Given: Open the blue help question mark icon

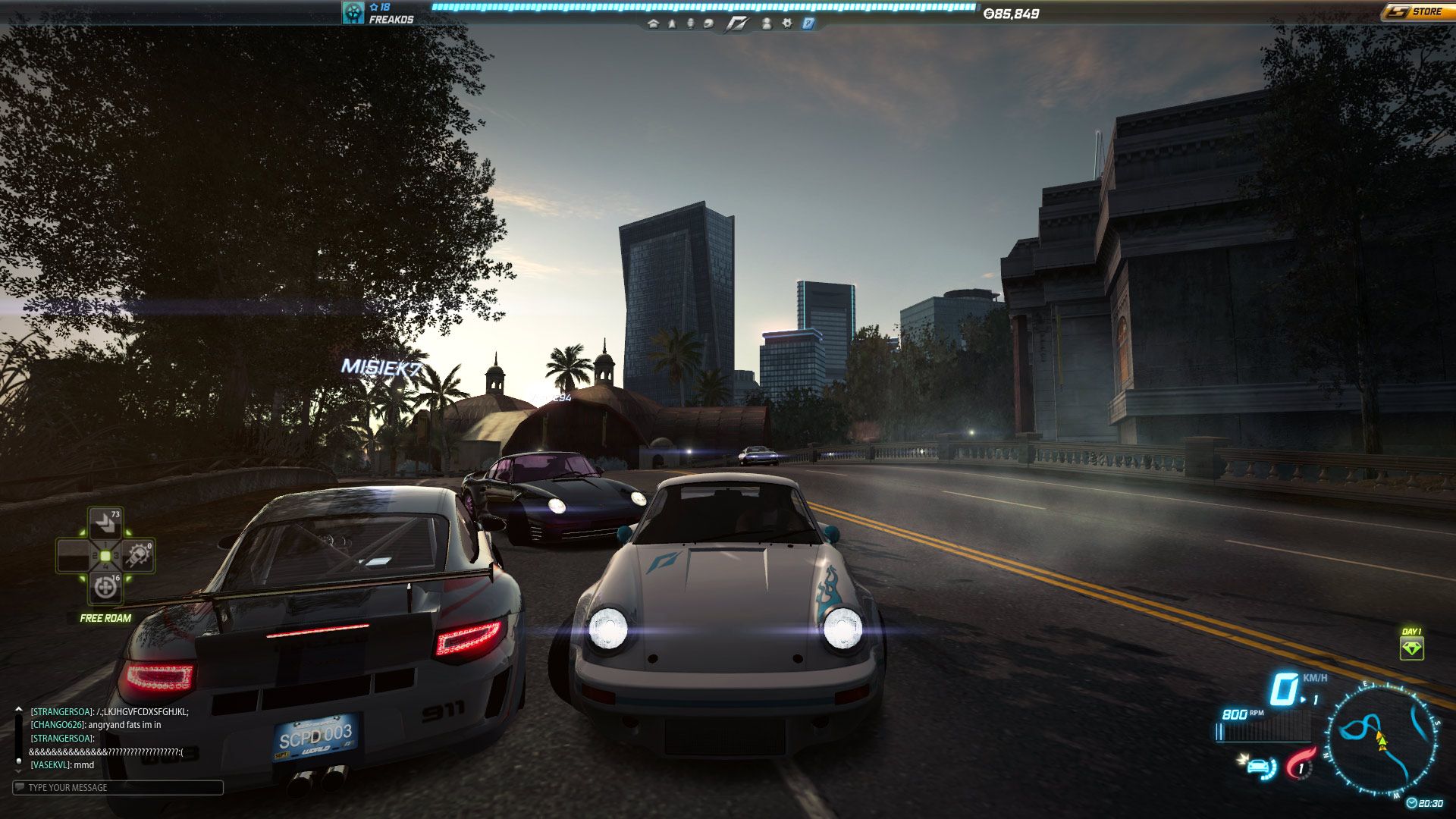Looking at the screenshot, I should click(808, 24).
